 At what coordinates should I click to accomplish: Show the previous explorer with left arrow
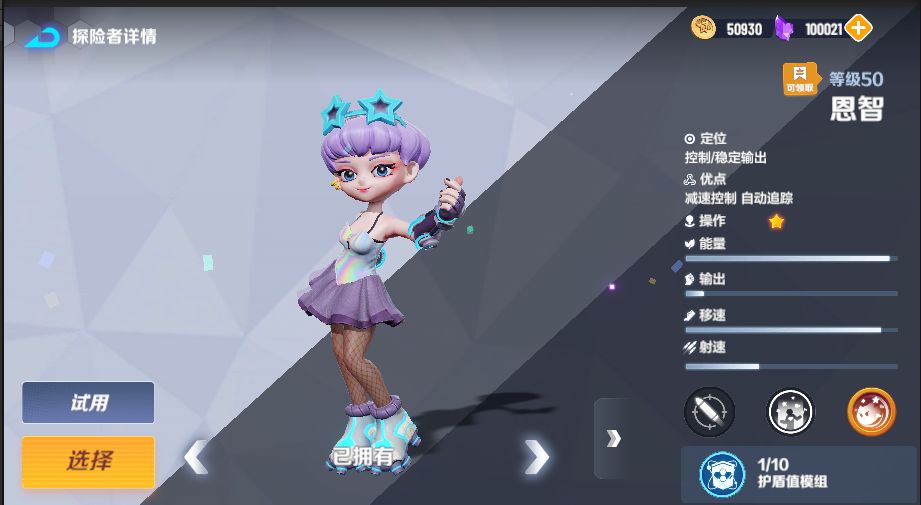tap(195, 457)
